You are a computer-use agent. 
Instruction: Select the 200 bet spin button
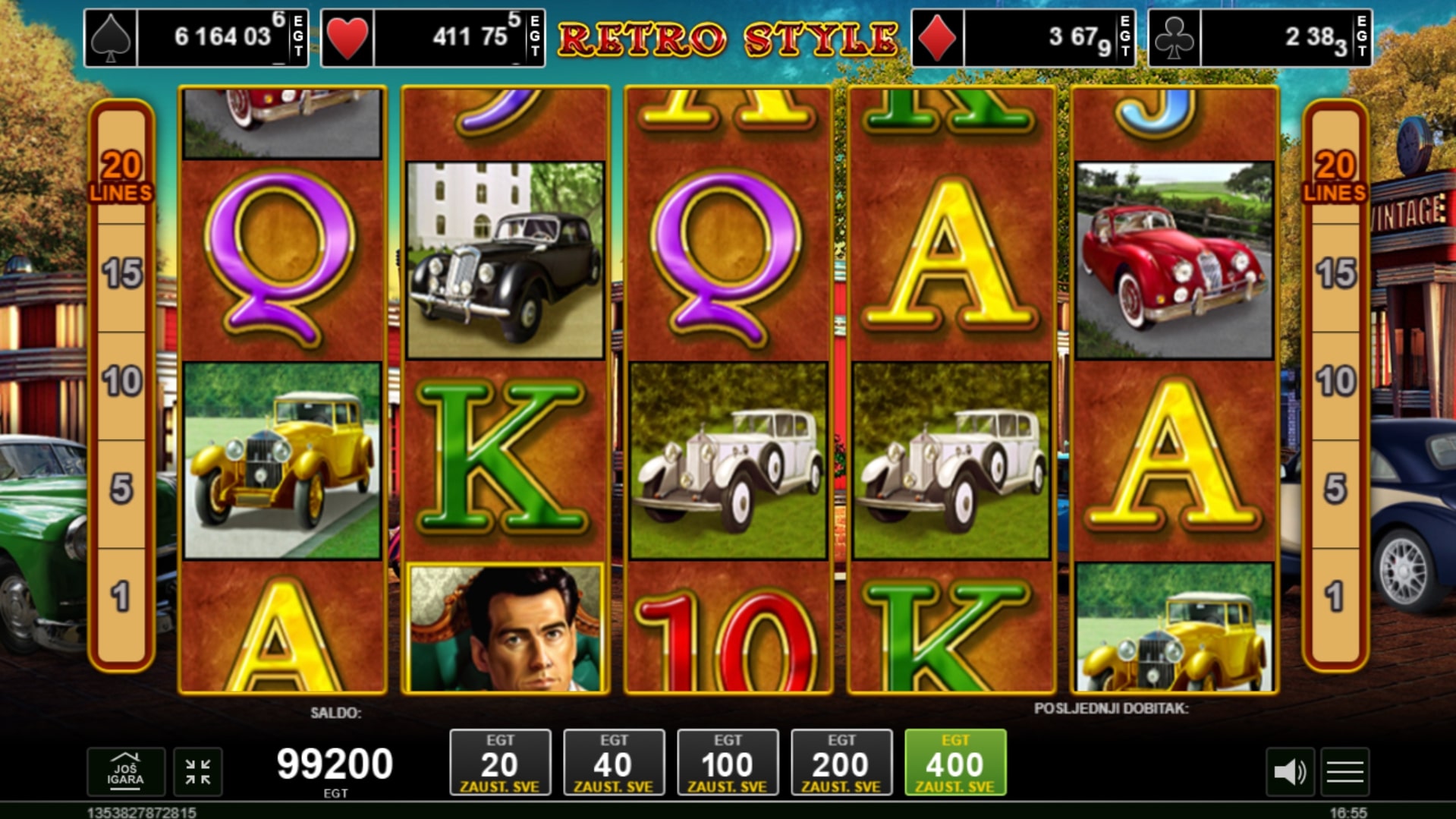(x=841, y=762)
